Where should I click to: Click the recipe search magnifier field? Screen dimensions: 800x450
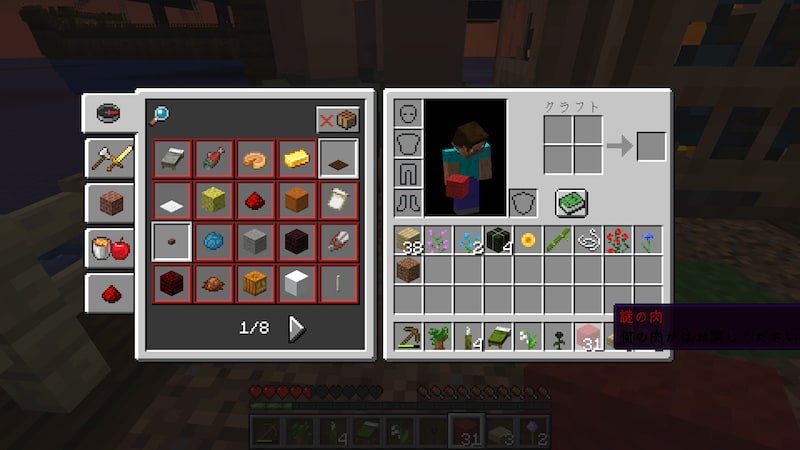click(160, 116)
